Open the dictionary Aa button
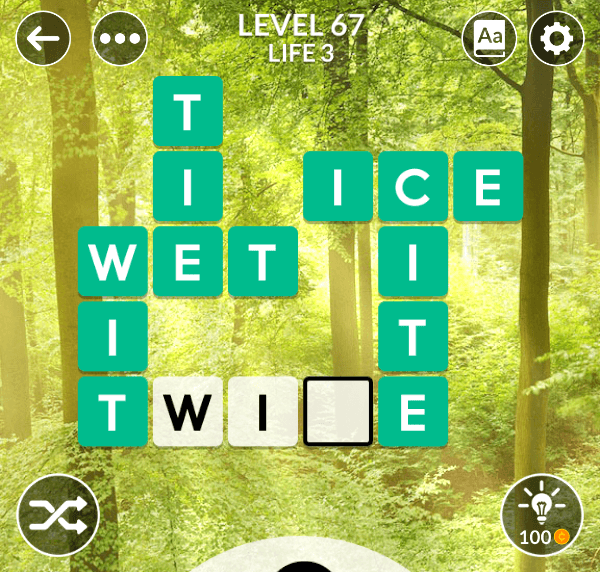Viewport: 600px width, 572px height. (x=489, y=40)
